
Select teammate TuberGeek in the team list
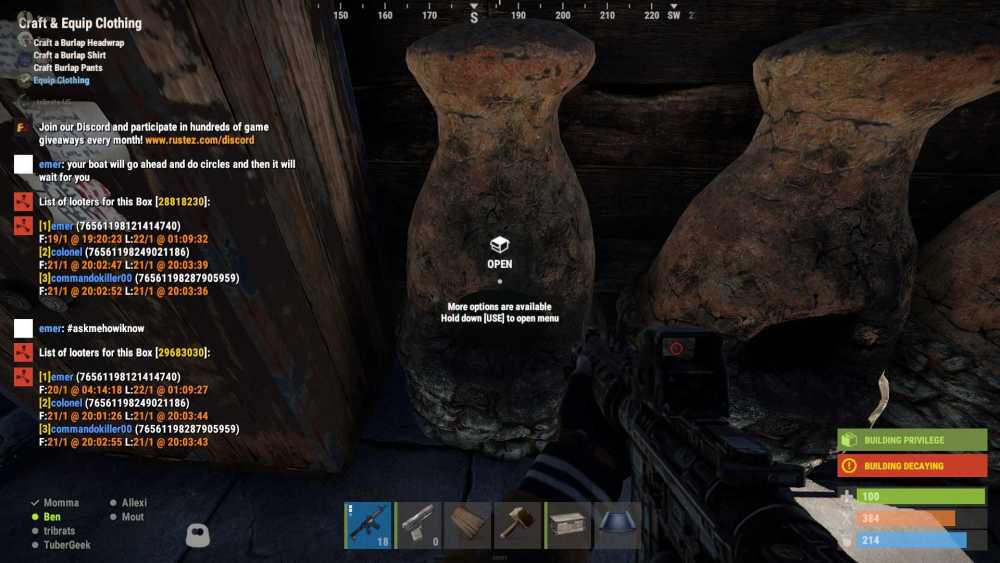65,545
